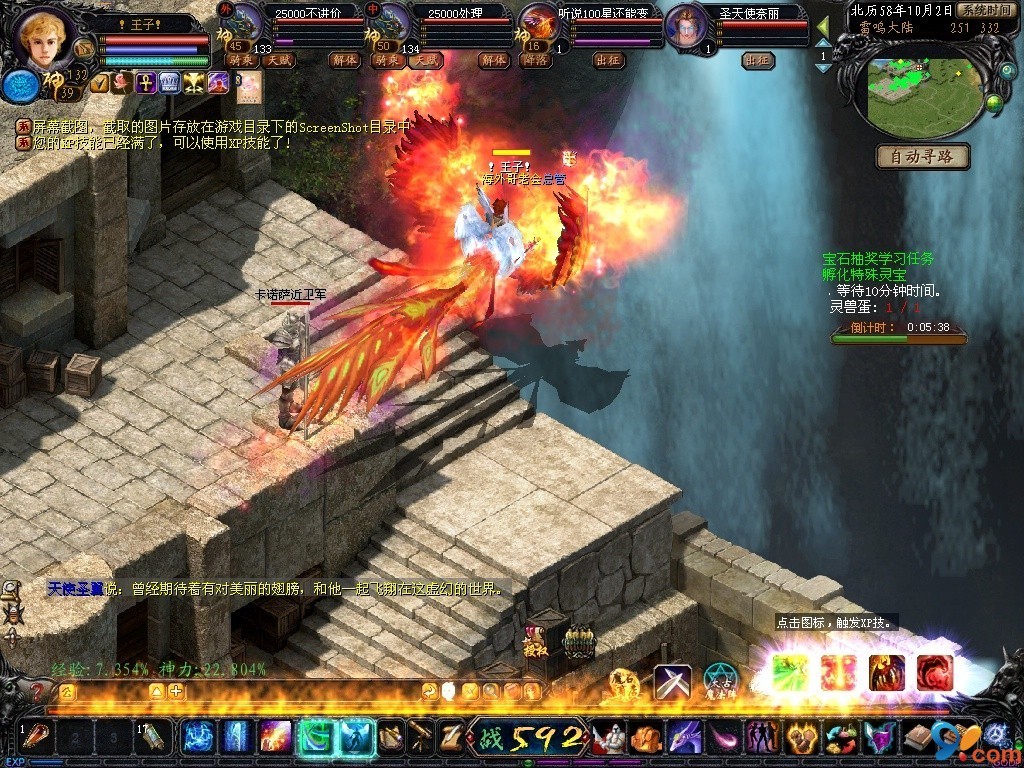Collapse the pet panel with the green arrow
The width and height of the screenshot is (1024, 768).
tap(823, 25)
